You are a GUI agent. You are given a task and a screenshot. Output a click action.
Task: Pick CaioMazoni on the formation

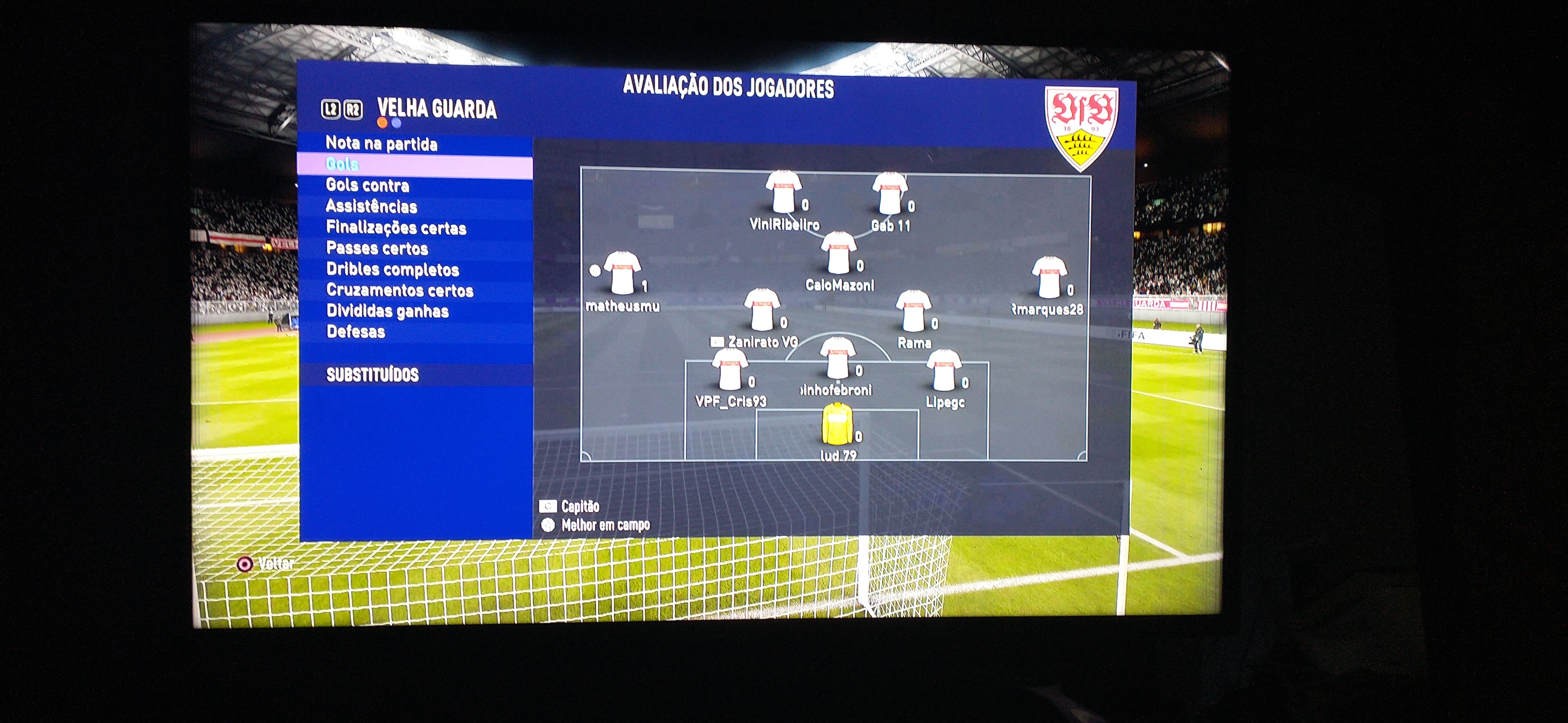pos(838,253)
